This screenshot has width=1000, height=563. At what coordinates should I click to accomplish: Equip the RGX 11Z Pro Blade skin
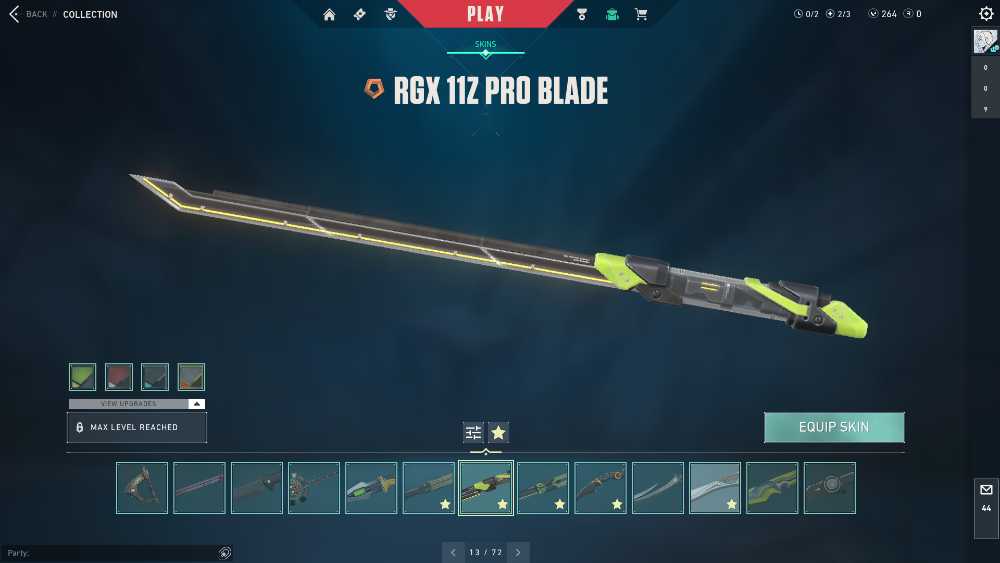click(834, 427)
